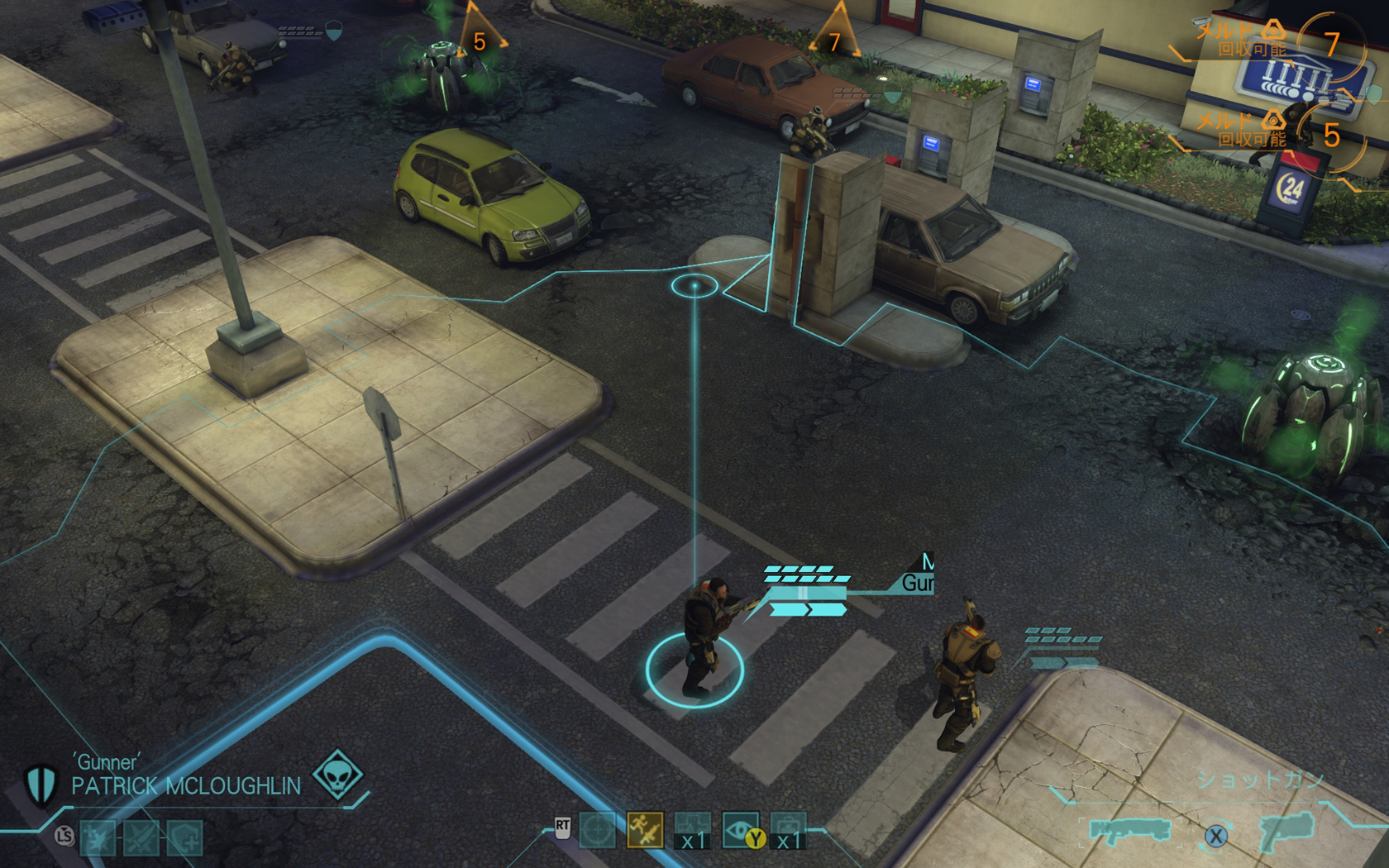The width and height of the screenshot is (1389, 868).
Task: Select the crossed blades perk icon
Action: [141, 838]
